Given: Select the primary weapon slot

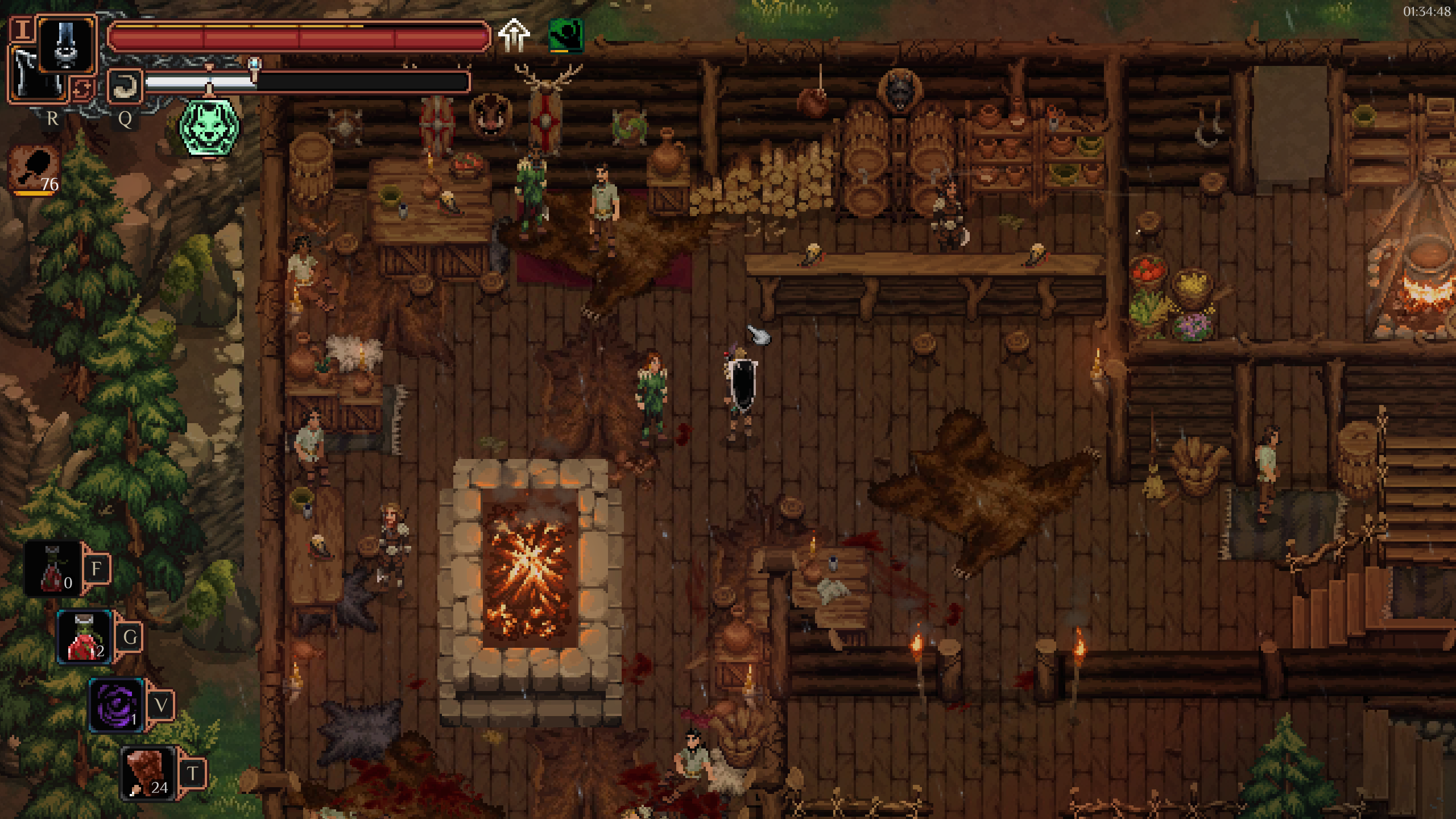Looking at the screenshot, I should click(x=67, y=43).
